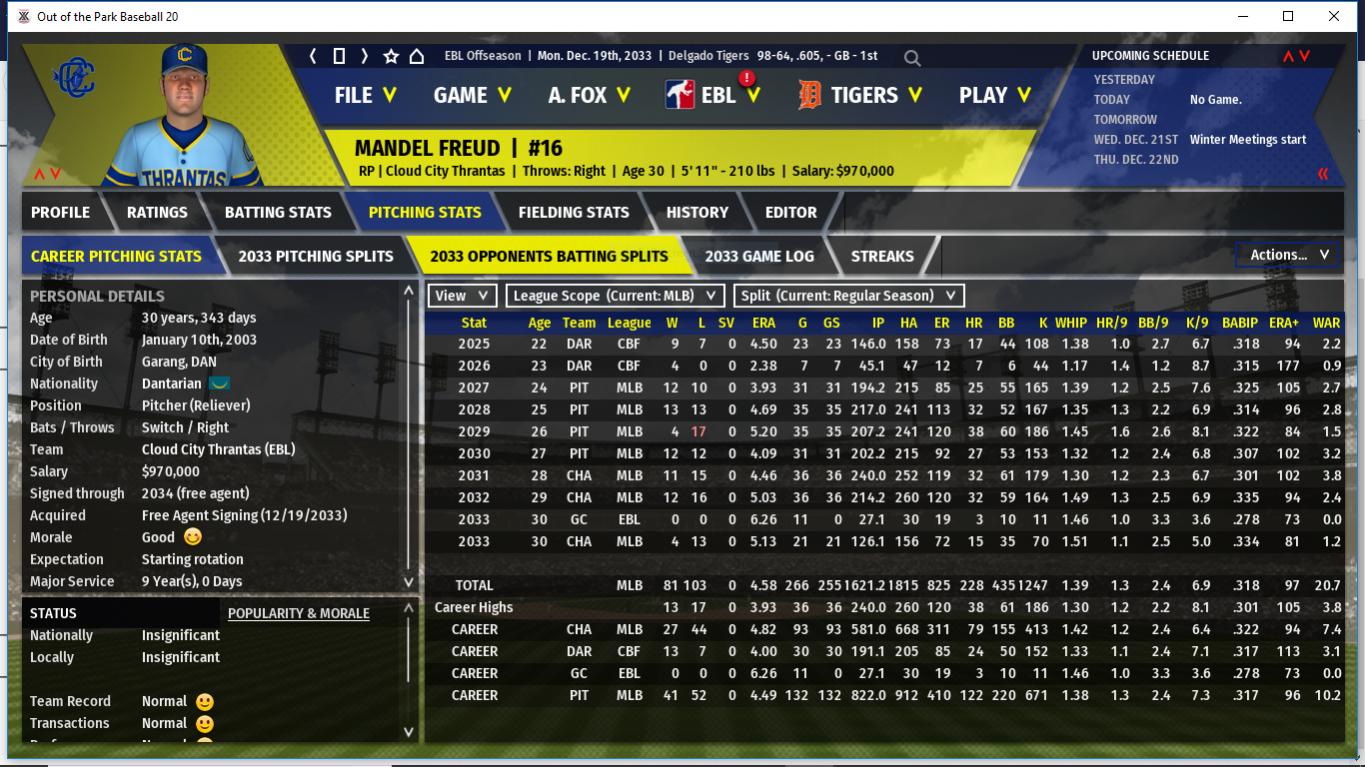Open the Split Regular Season dropdown
The height and width of the screenshot is (767, 1365).
click(849, 296)
